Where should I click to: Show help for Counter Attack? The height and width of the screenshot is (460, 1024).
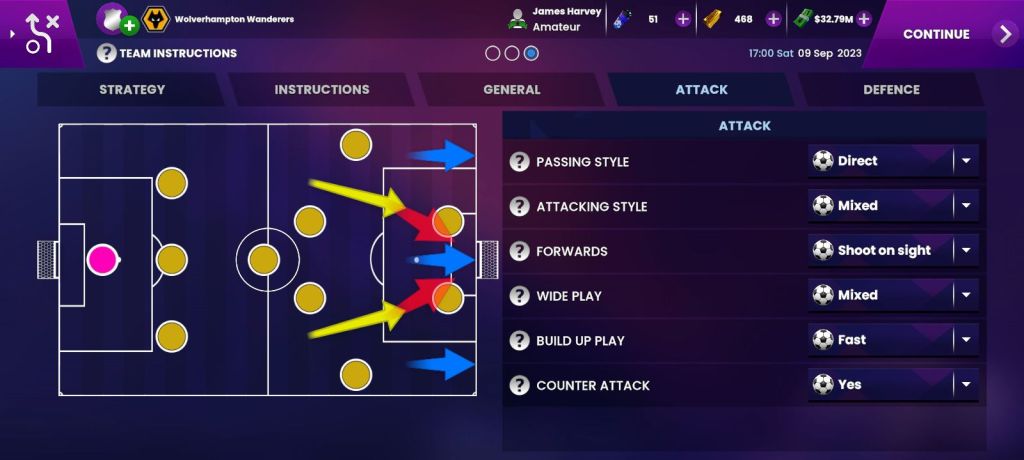tap(519, 386)
